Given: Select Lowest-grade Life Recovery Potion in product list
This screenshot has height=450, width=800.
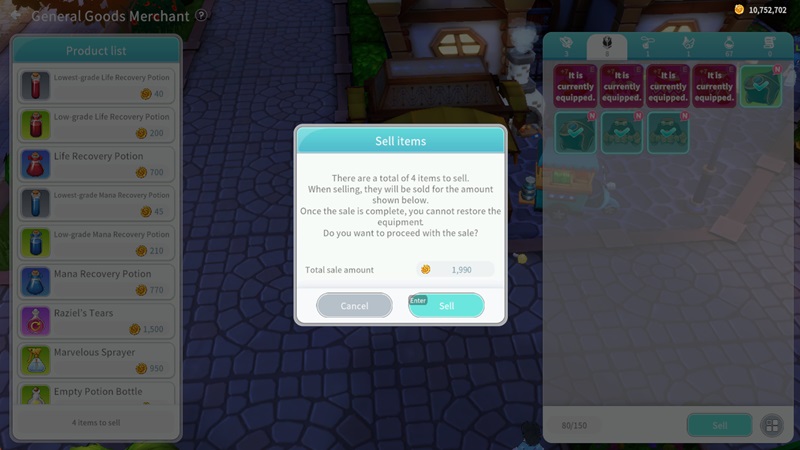Looking at the screenshot, I should tap(96, 85).
